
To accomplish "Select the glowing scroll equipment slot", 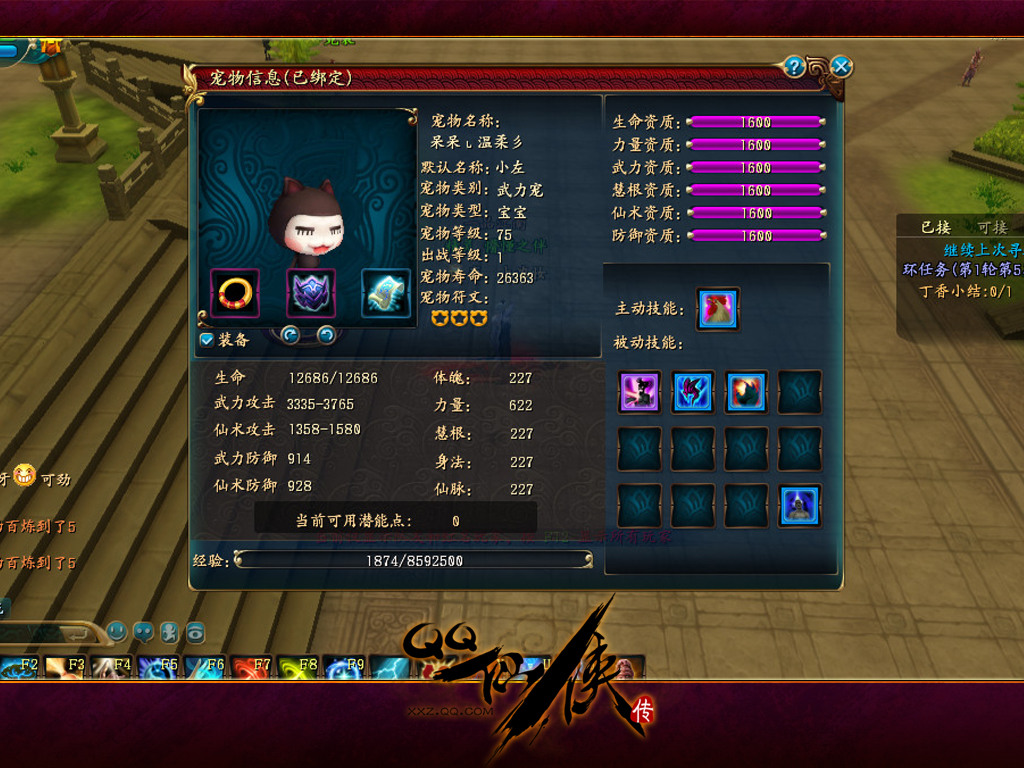I will pos(386,292).
